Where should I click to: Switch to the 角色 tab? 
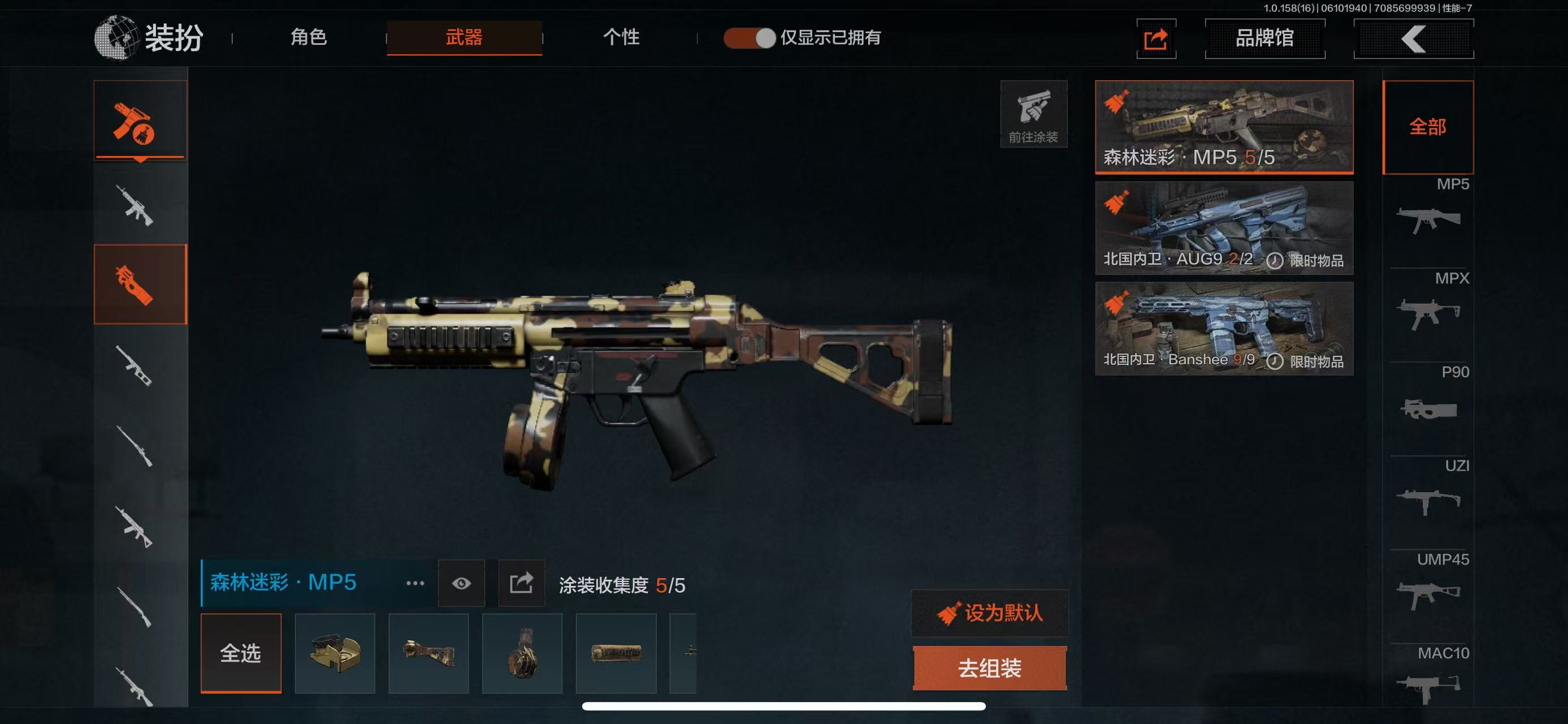point(309,38)
